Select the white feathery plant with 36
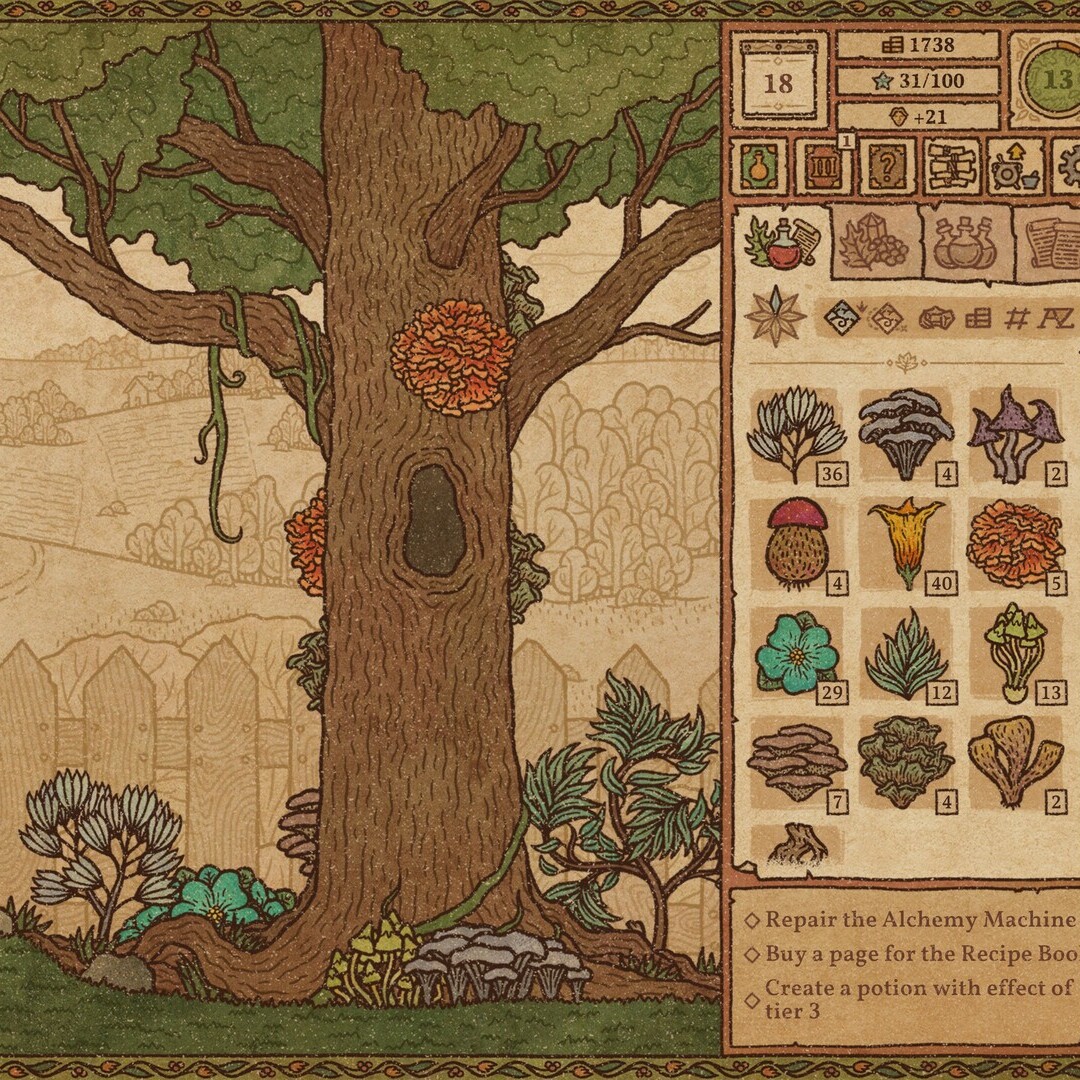1080x1080 pixels. [795, 434]
